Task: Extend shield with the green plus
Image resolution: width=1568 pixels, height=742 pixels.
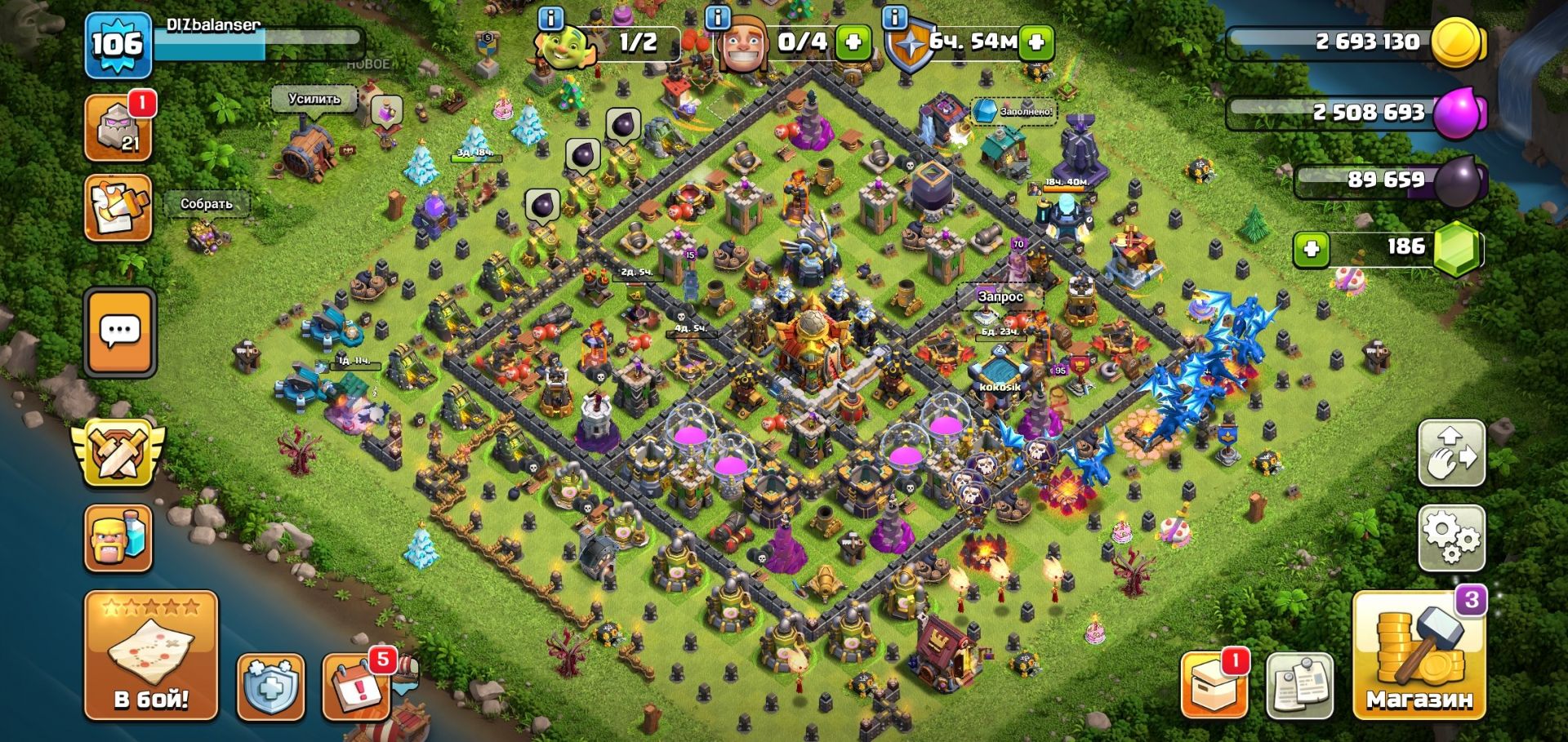Action: tap(1036, 42)
